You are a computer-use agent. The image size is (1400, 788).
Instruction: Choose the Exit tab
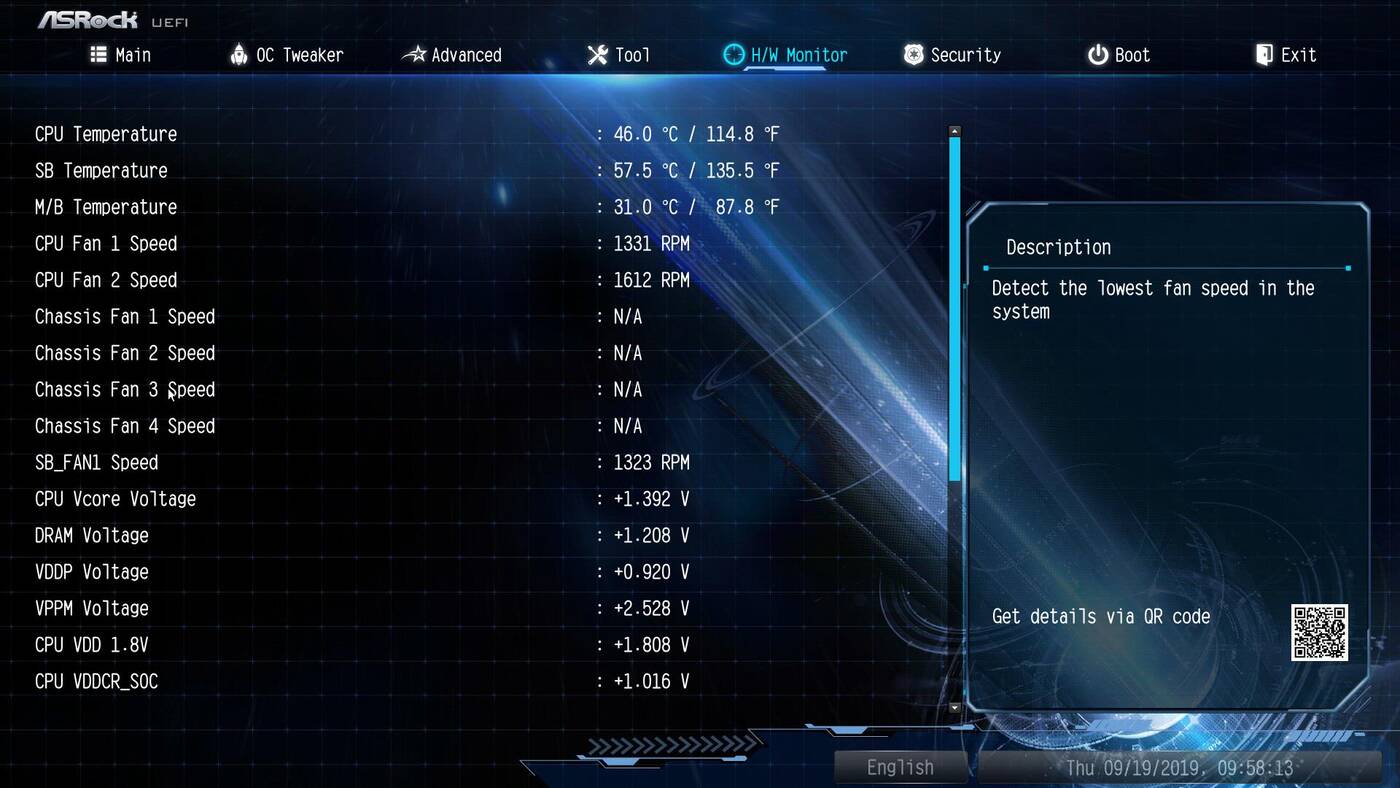[x=1286, y=55]
